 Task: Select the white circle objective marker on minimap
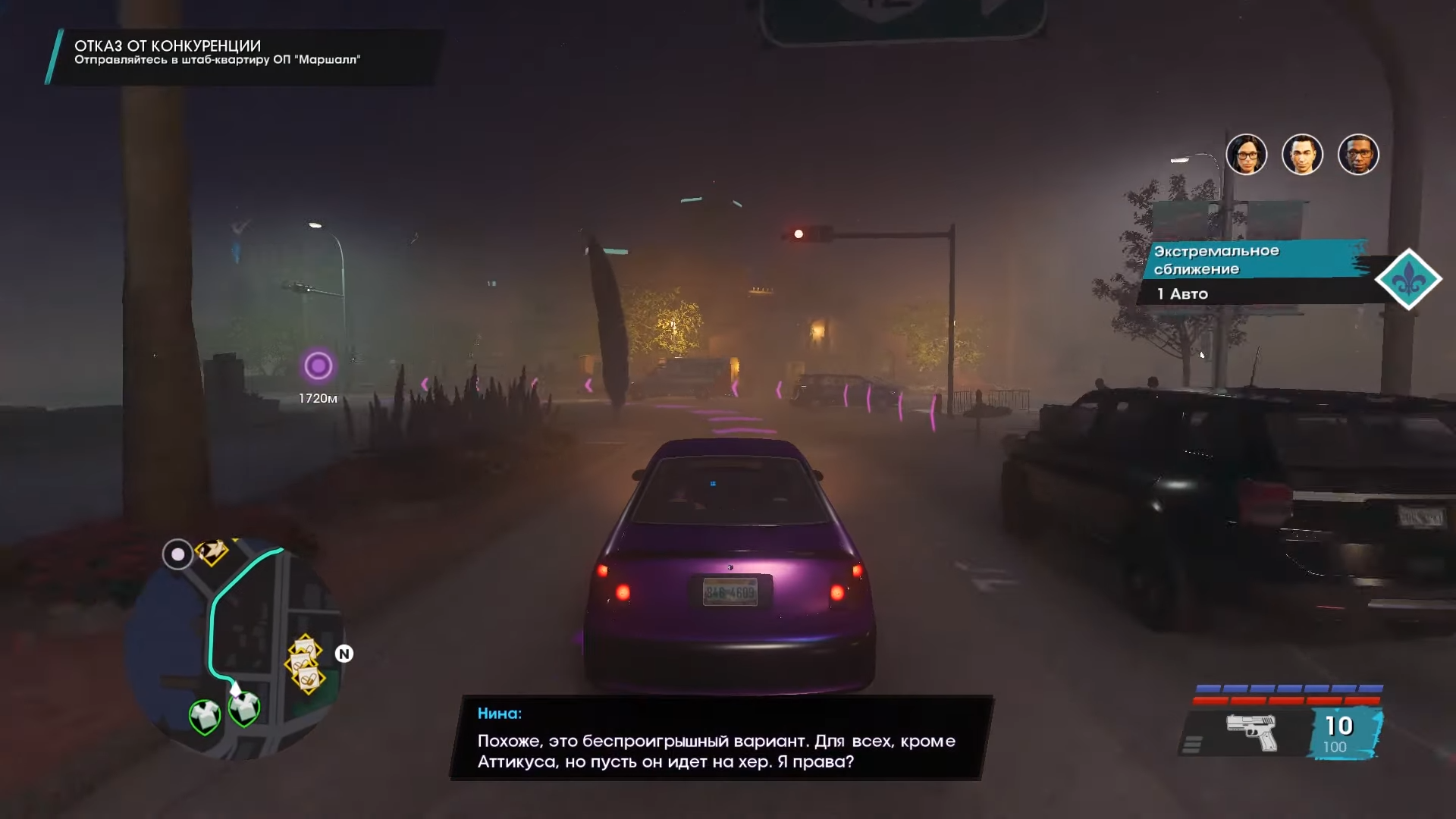(x=177, y=554)
